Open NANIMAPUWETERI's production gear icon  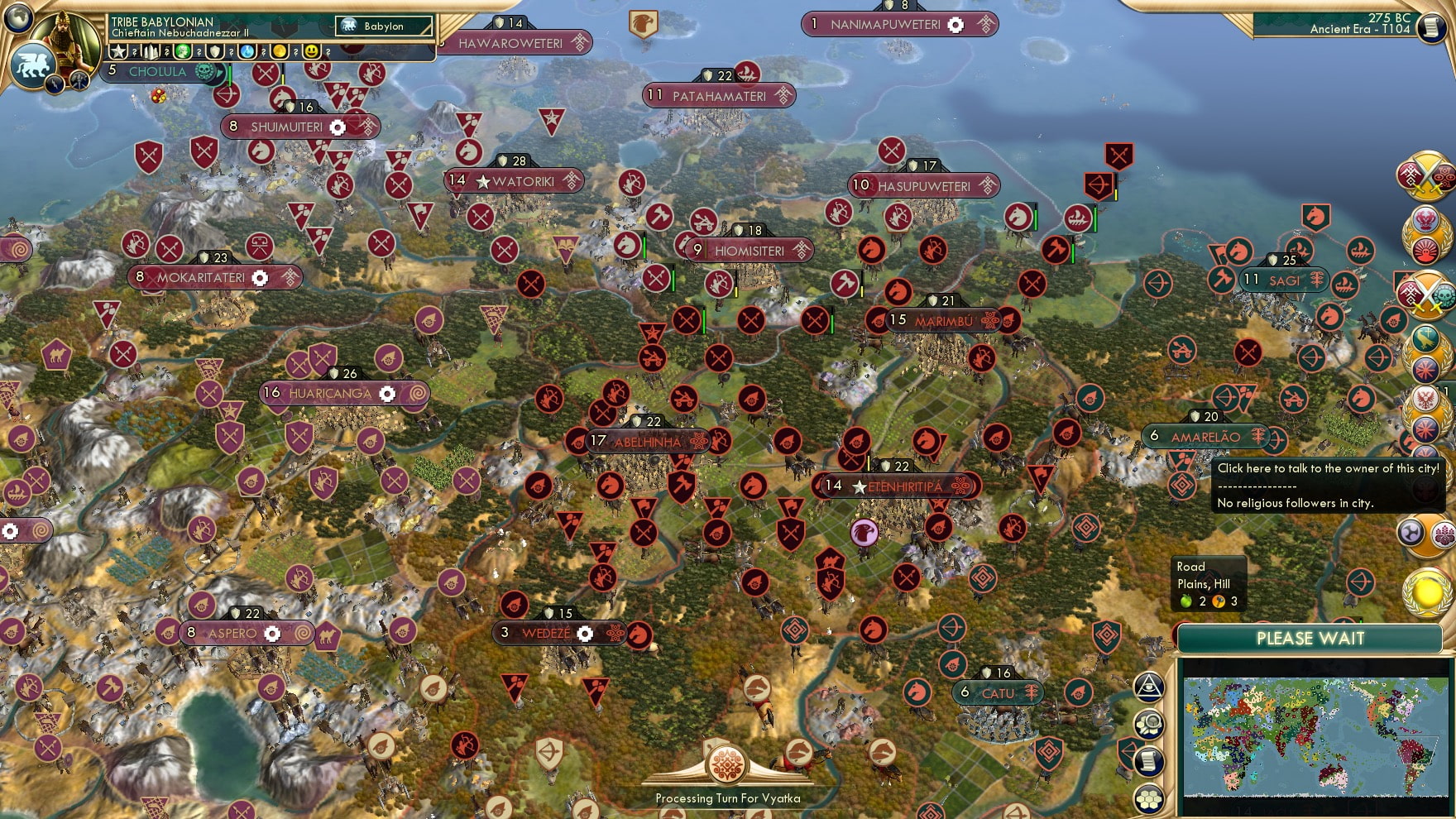(x=957, y=26)
